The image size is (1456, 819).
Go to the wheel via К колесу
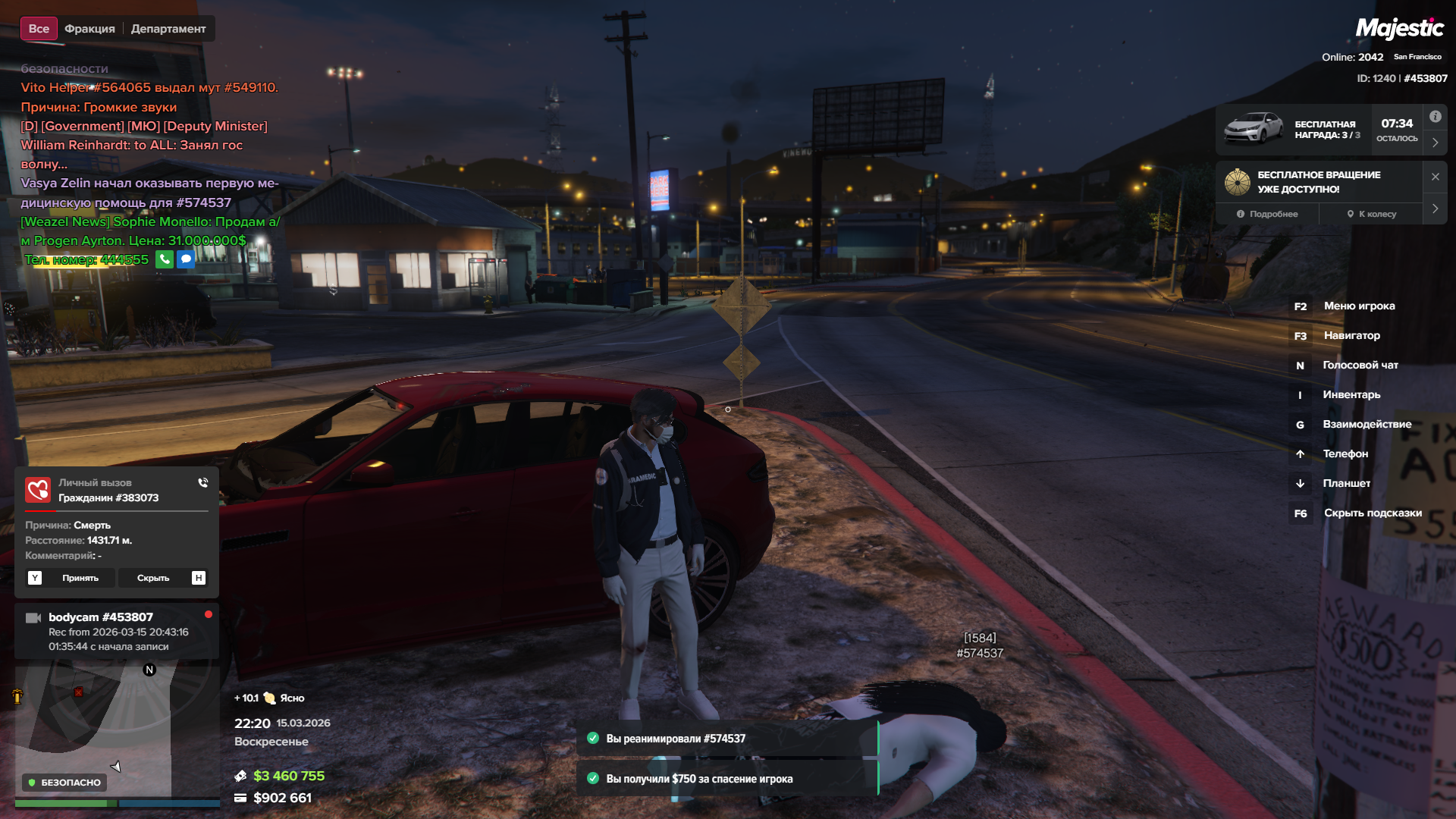pyautogui.click(x=1371, y=214)
